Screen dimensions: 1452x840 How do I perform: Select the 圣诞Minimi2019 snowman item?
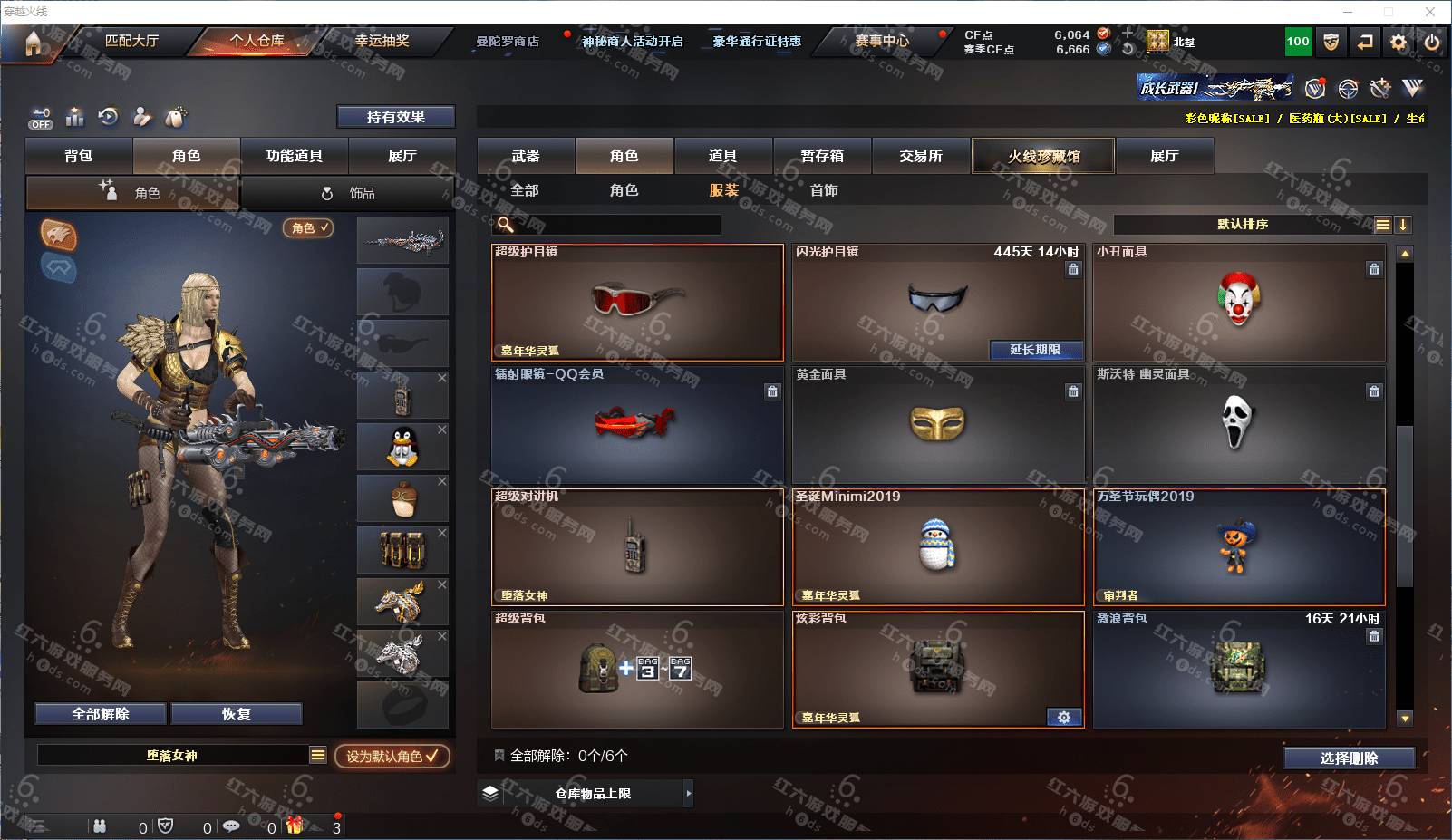coord(937,546)
